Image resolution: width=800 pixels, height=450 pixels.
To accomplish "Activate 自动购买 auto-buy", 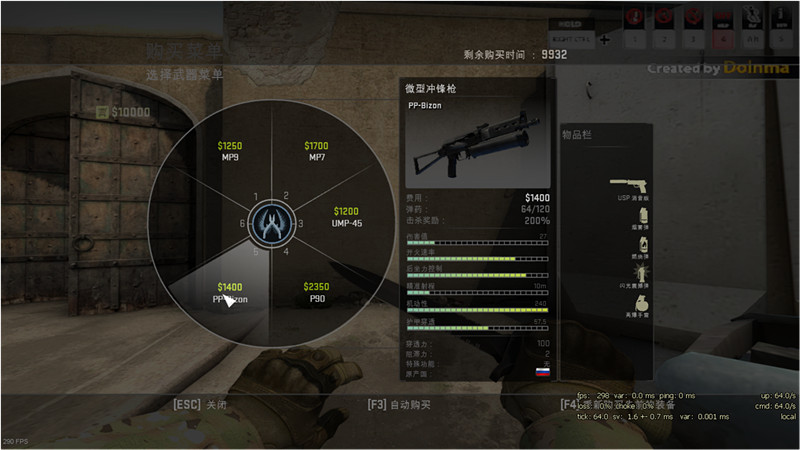I will coord(399,405).
